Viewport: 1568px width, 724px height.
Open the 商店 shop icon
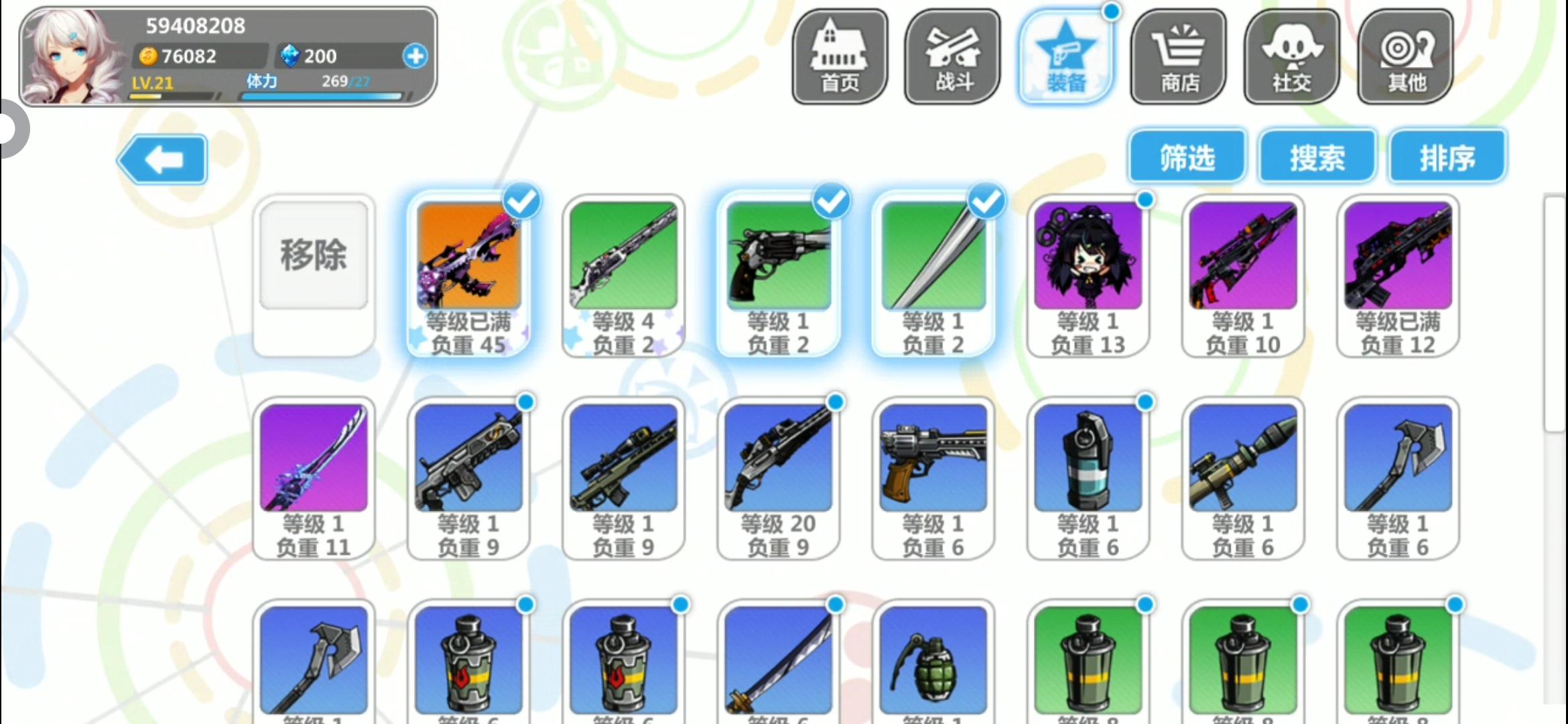(1179, 56)
